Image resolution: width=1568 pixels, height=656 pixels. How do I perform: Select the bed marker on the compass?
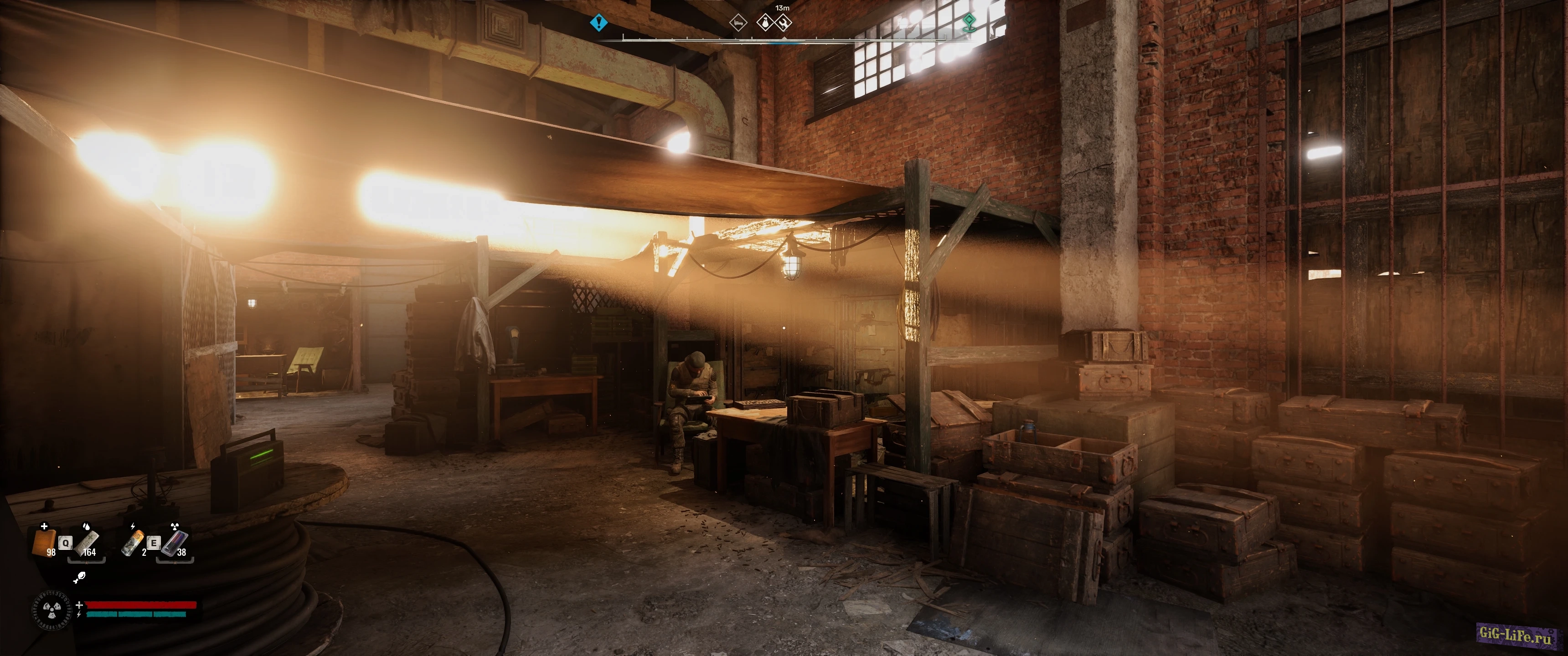(738, 23)
